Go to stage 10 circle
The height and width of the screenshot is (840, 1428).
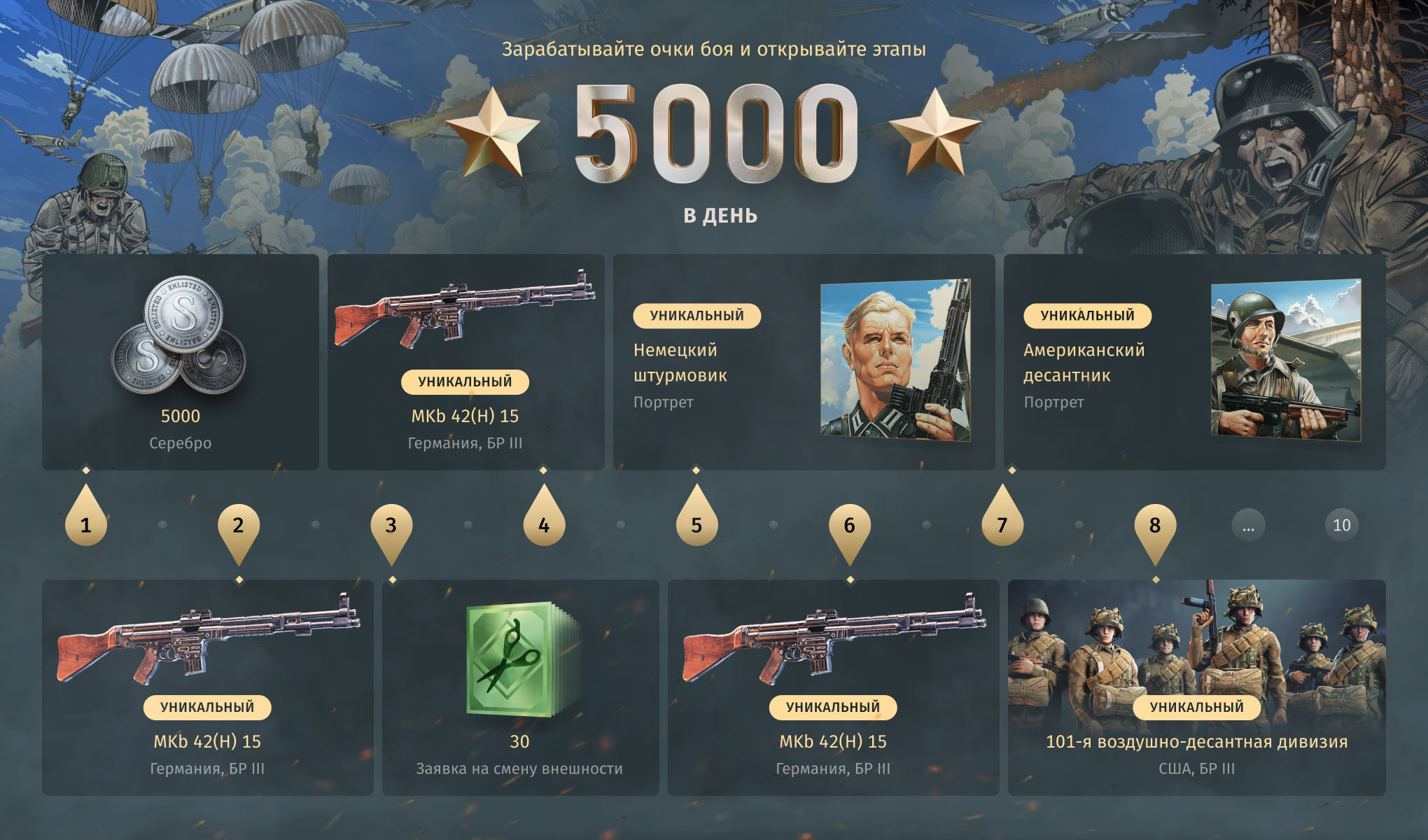point(1341,526)
